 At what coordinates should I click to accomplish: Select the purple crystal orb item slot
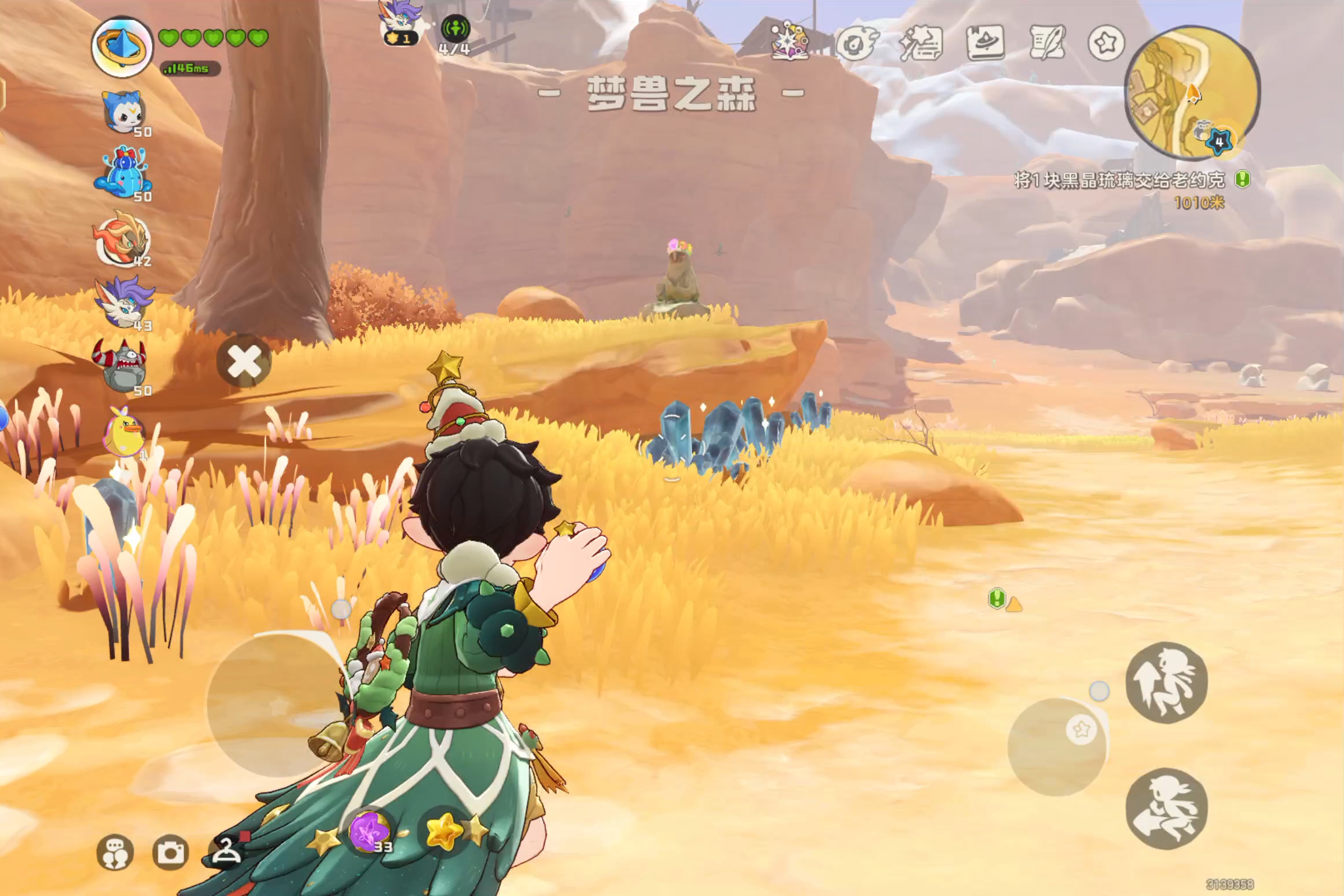click(369, 832)
